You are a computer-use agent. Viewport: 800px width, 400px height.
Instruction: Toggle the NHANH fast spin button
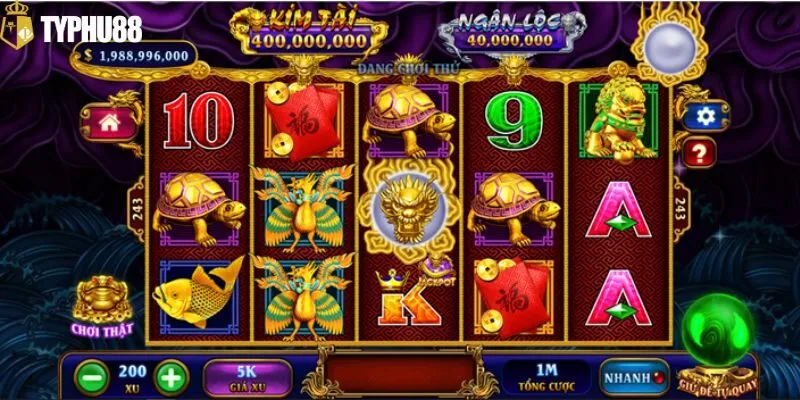click(x=633, y=378)
